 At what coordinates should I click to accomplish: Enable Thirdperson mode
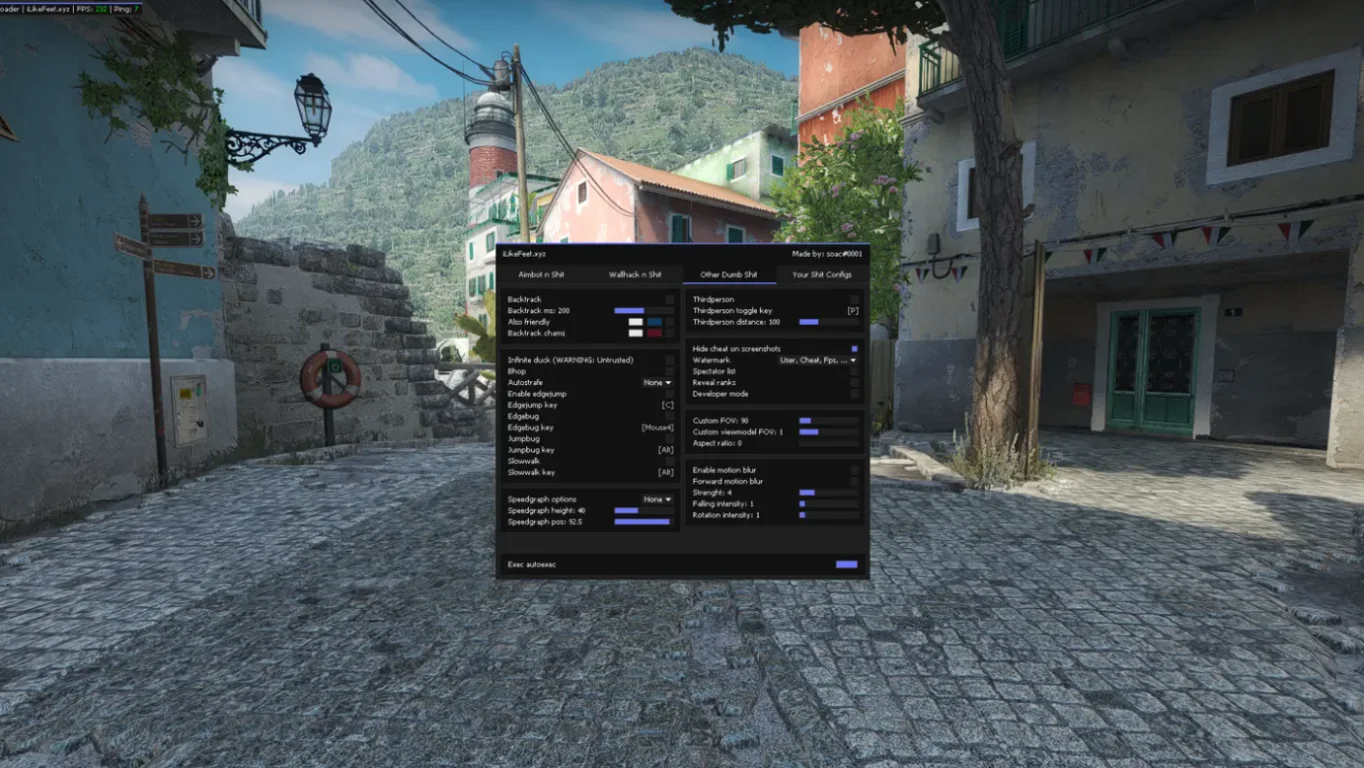pyautogui.click(x=855, y=298)
